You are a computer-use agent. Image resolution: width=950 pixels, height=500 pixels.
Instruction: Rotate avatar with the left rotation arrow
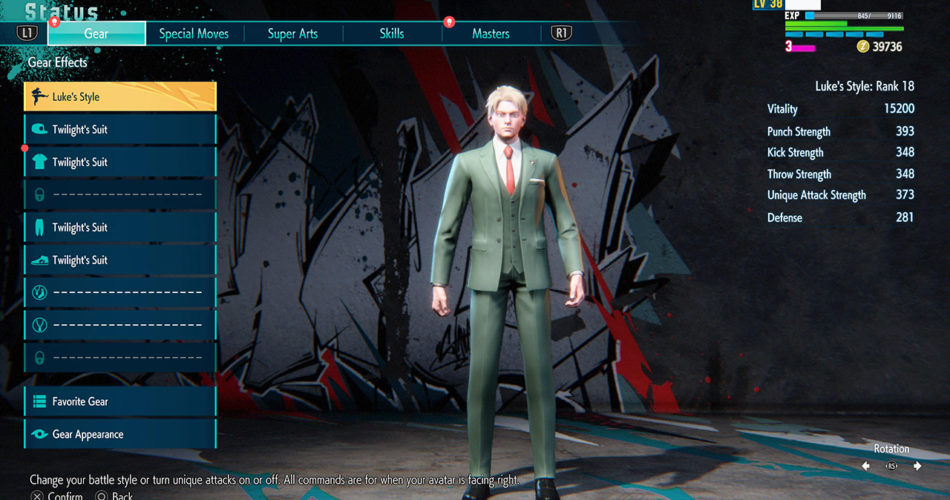point(866,466)
